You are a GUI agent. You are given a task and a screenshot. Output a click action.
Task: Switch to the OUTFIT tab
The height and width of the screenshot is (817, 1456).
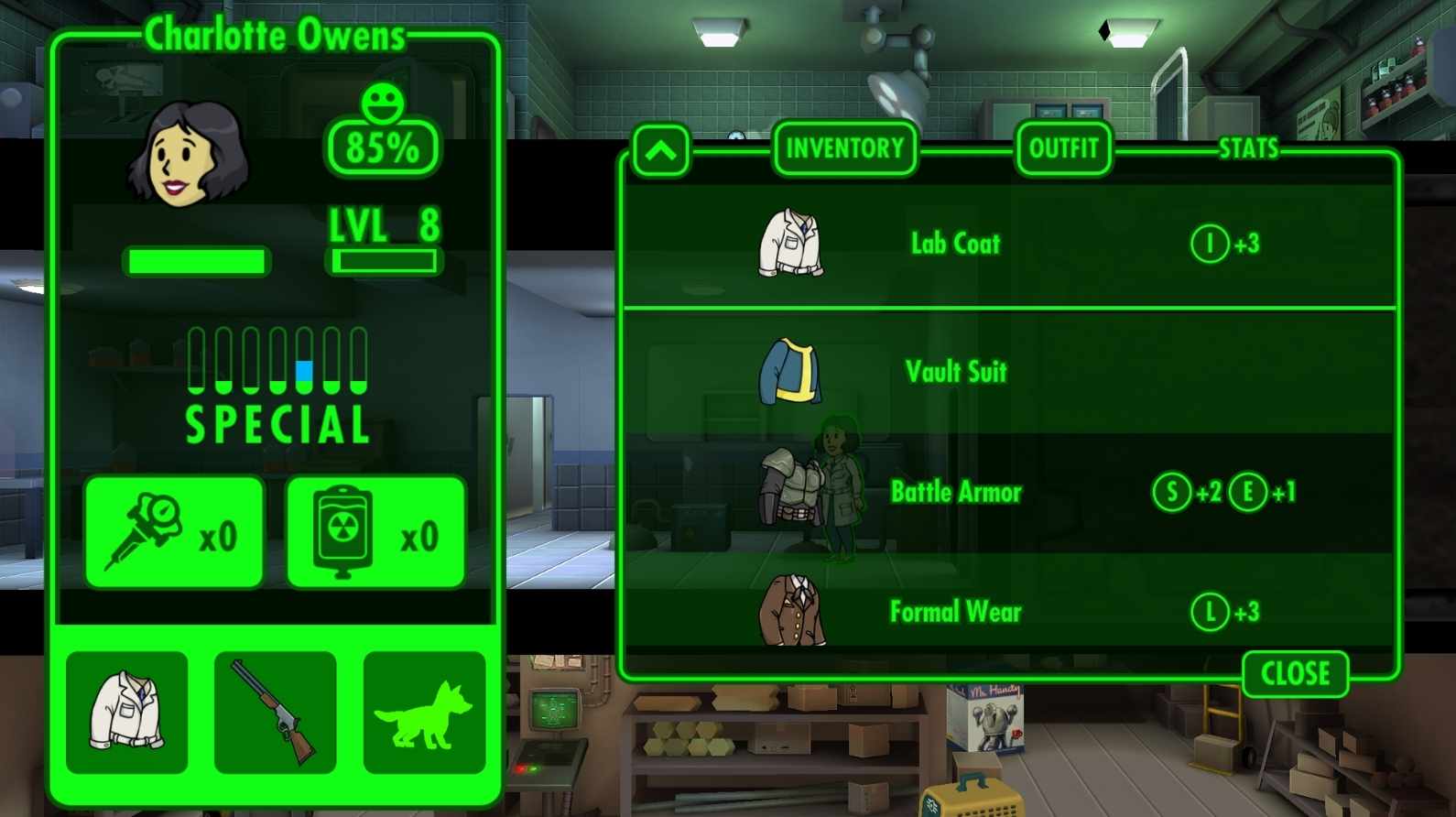coord(1062,148)
